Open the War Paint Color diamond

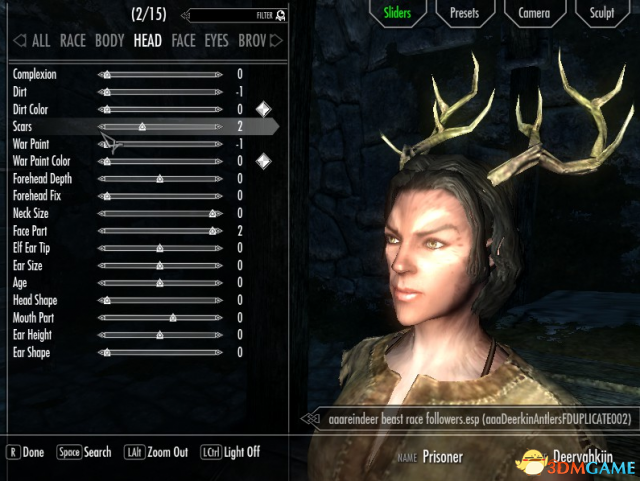pos(263,161)
